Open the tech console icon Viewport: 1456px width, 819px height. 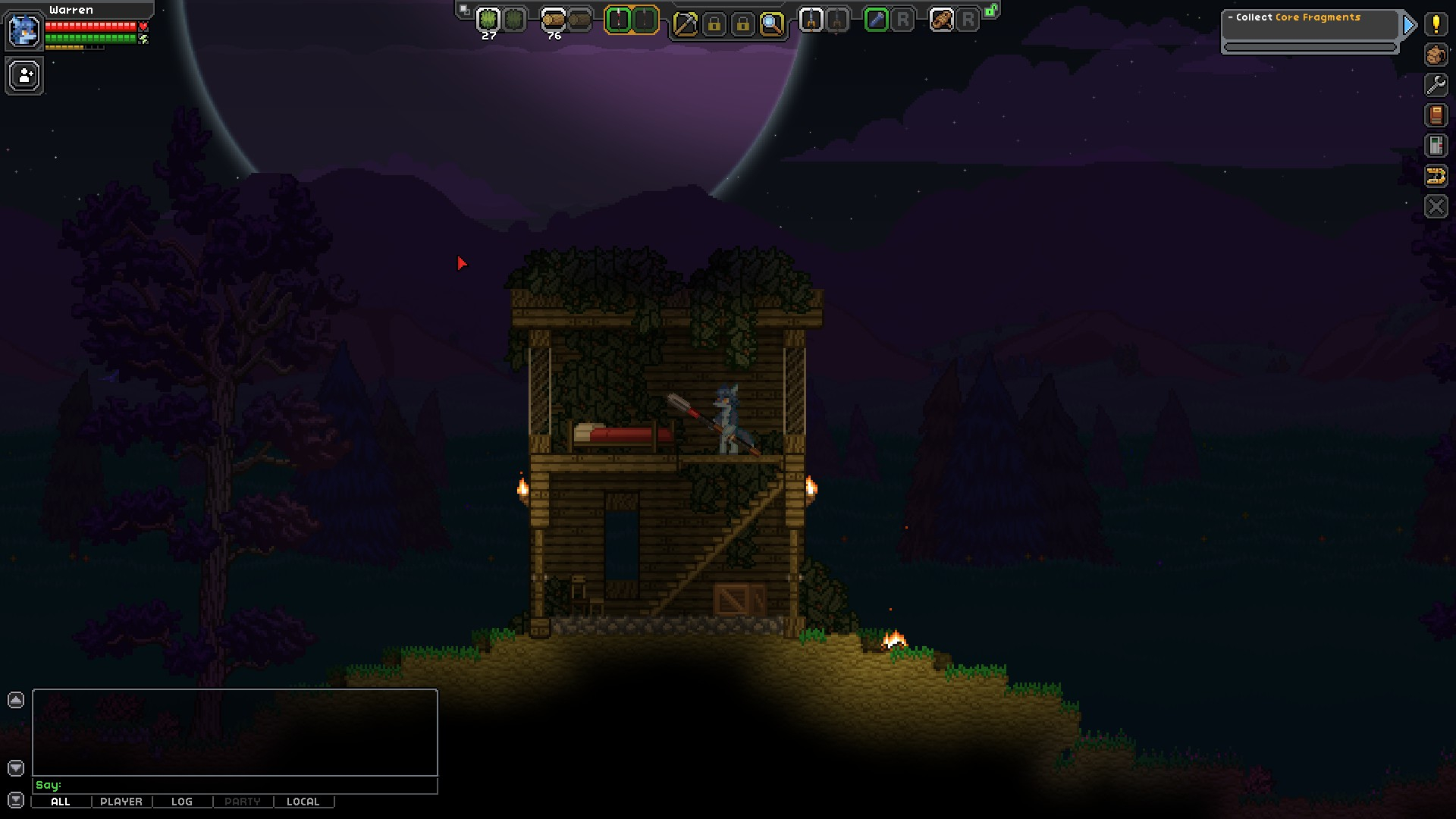(1436, 146)
